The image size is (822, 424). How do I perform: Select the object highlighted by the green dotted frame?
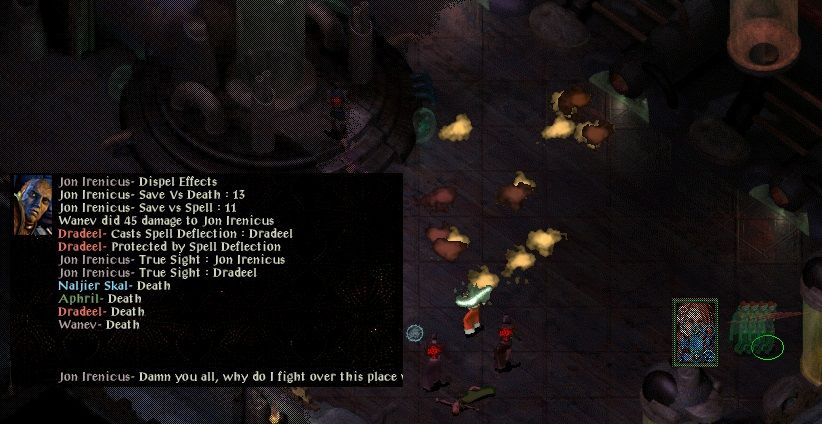click(x=695, y=332)
